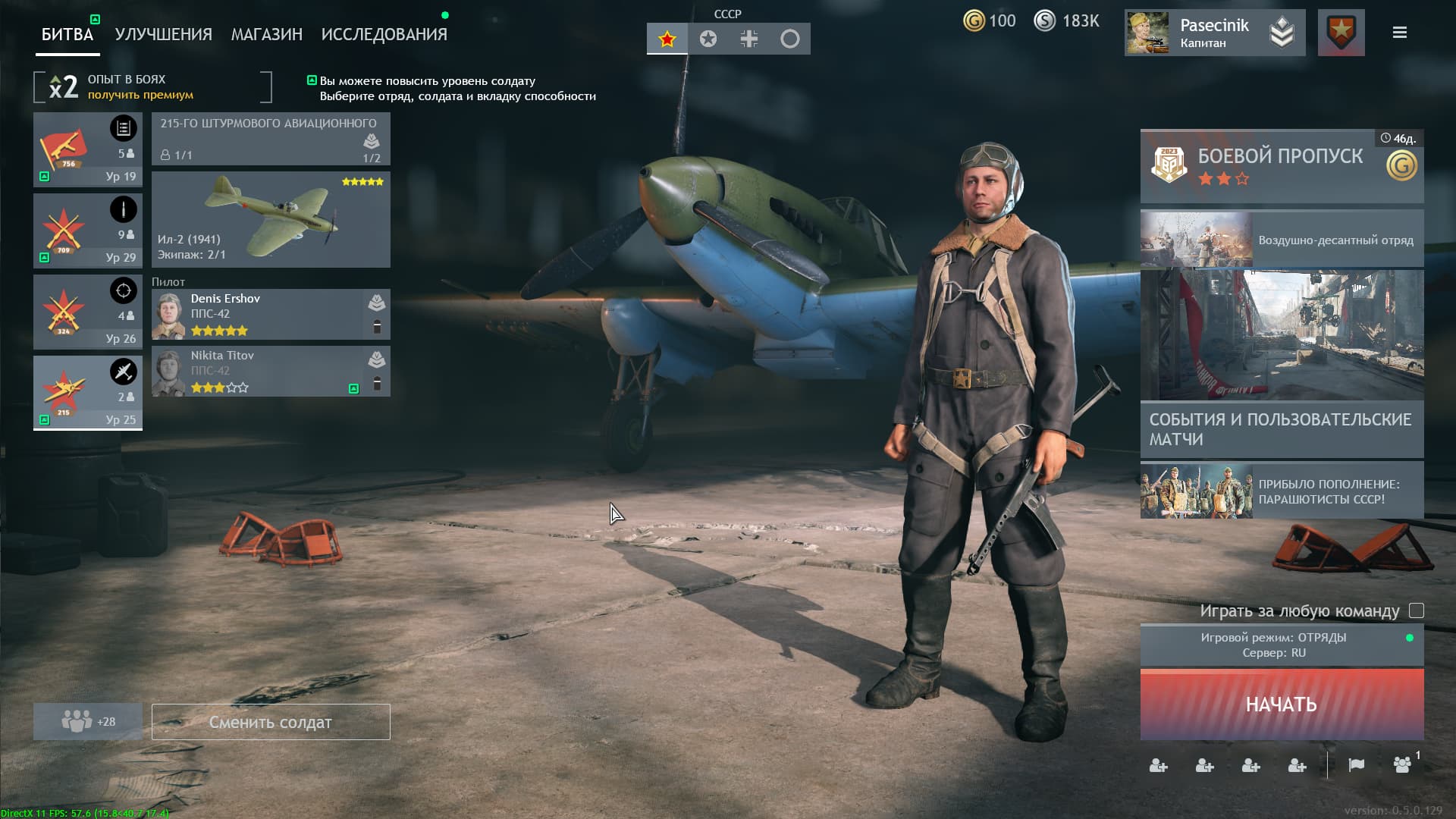Open the Pasecinik player profile
Image resolution: width=1456 pixels, height=819 pixels.
(x=1213, y=33)
